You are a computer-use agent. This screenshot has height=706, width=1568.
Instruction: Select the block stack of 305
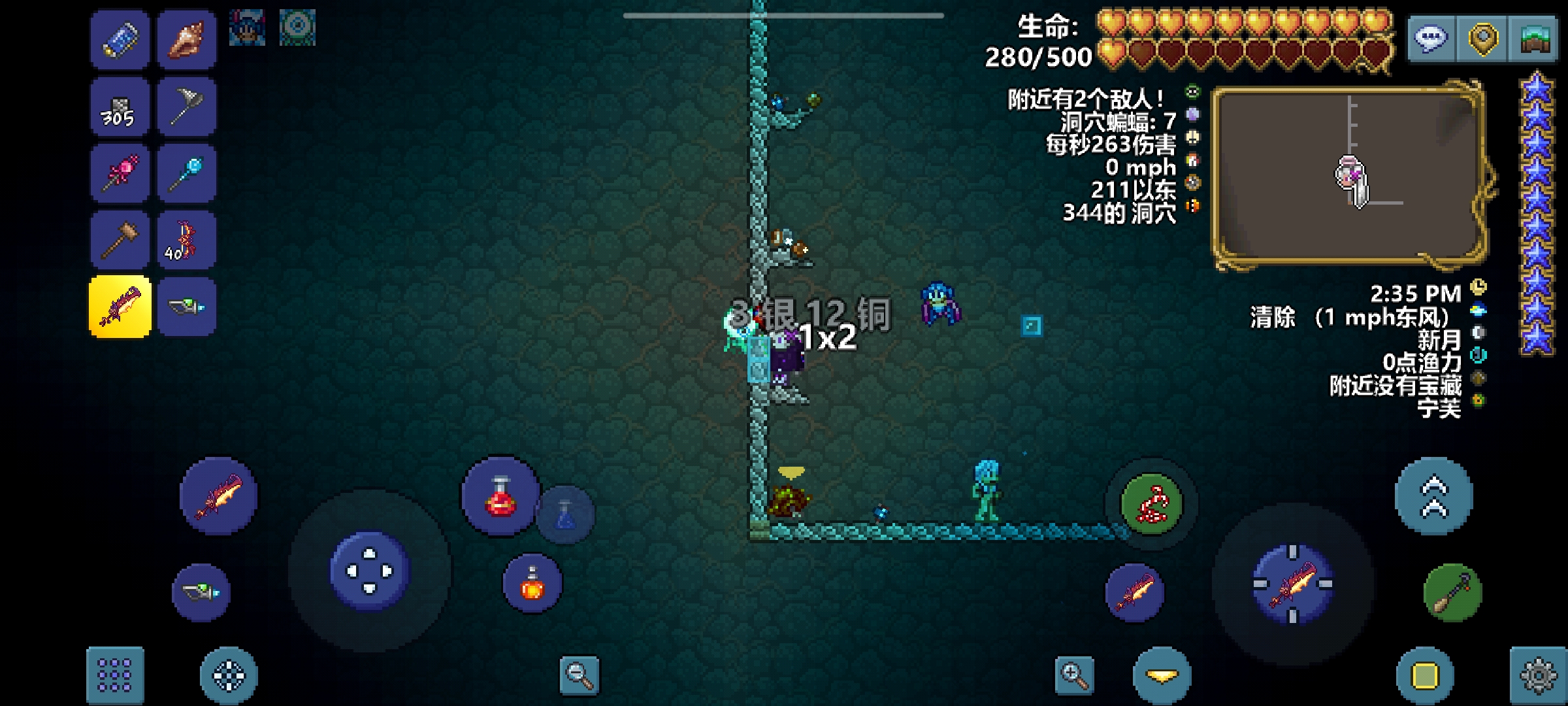tap(120, 107)
